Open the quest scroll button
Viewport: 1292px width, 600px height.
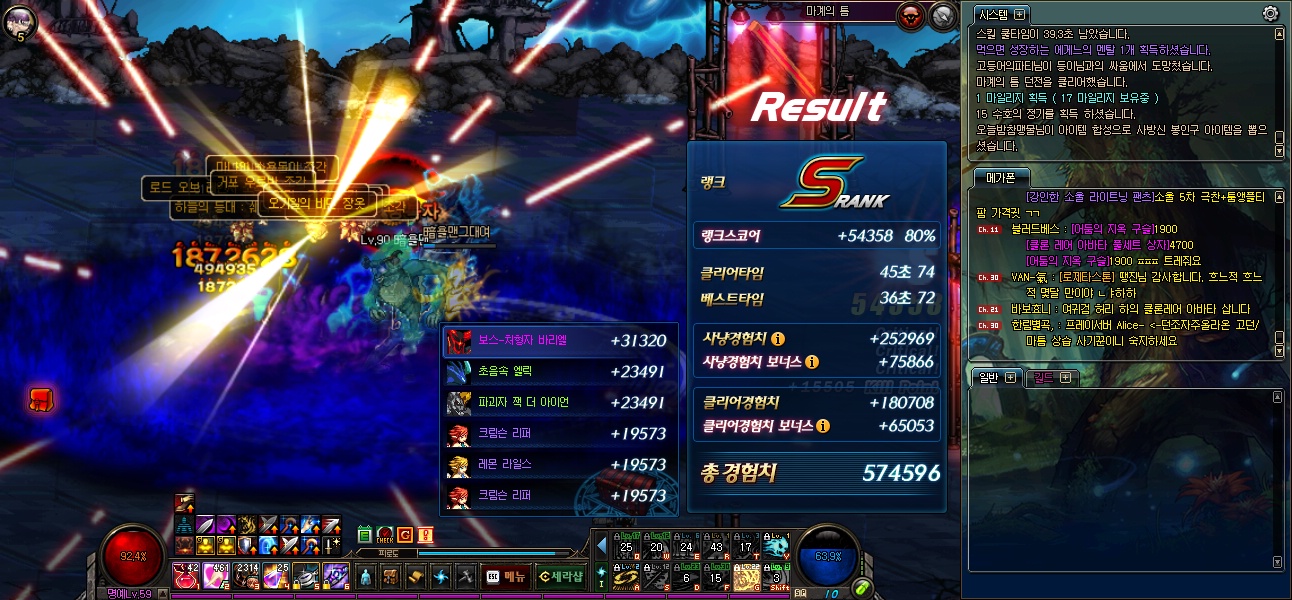(x=415, y=576)
